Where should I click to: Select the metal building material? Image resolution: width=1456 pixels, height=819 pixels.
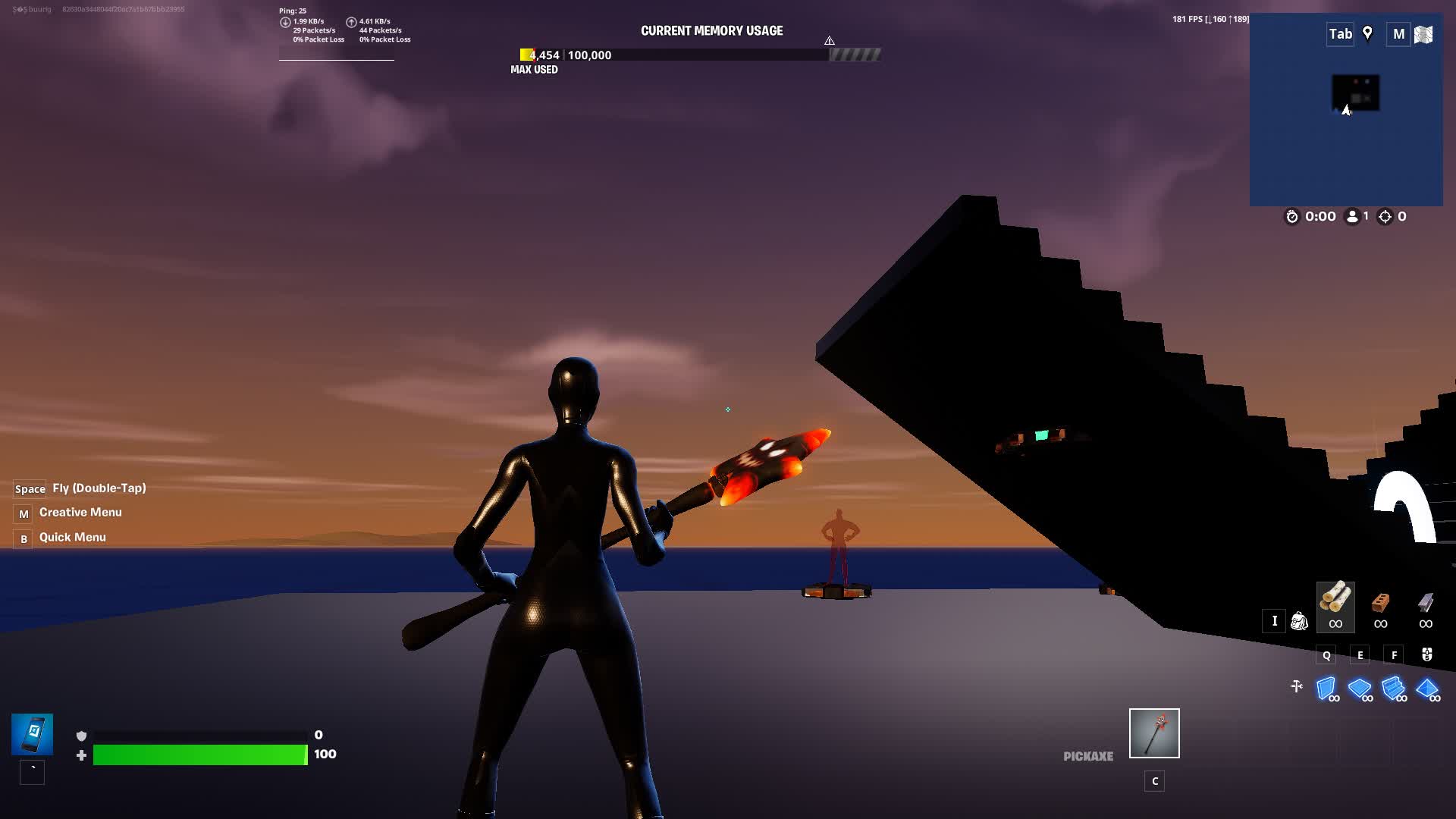[x=1426, y=604]
